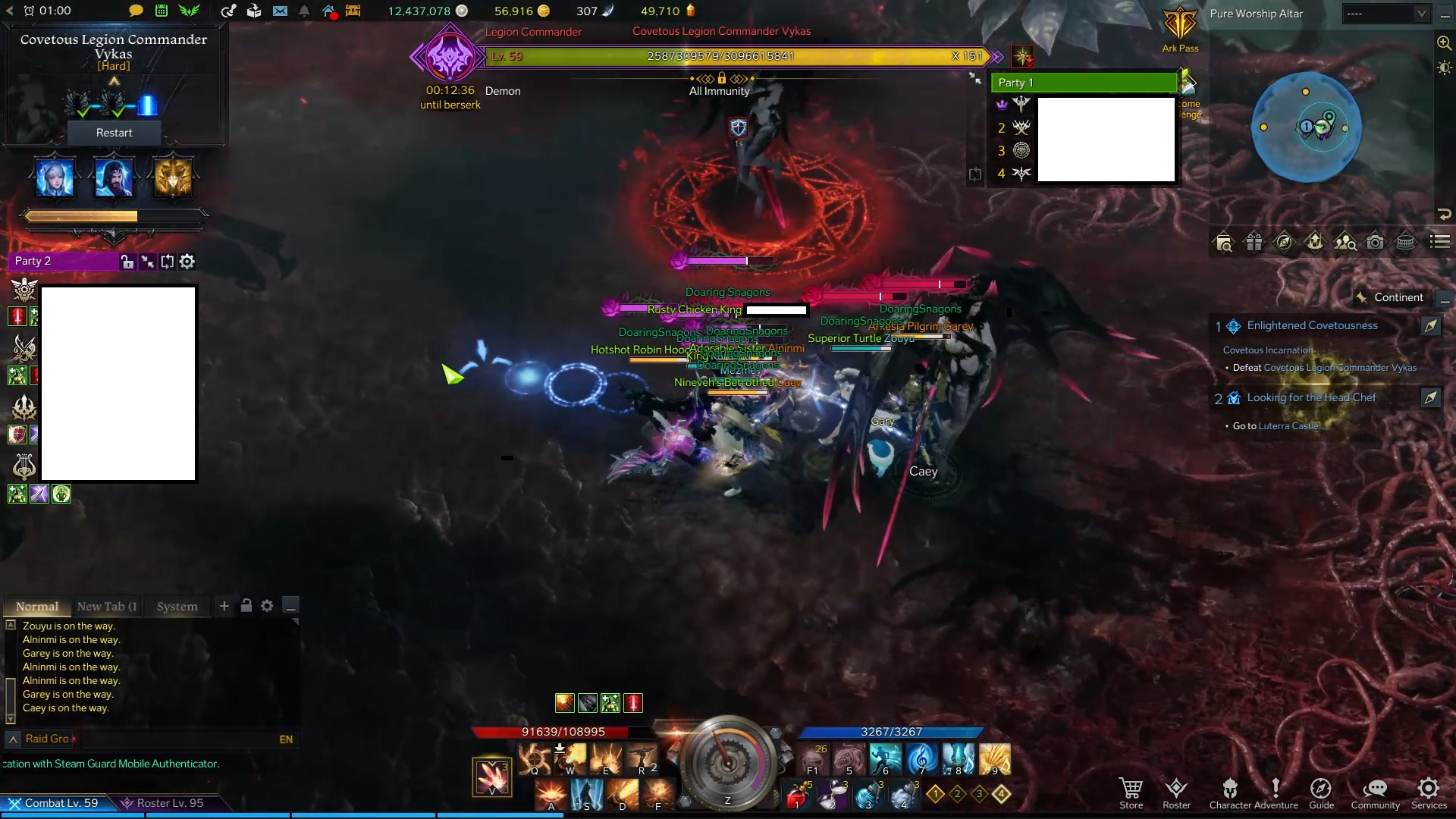Open the chat speech bubble icon

pos(135,11)
